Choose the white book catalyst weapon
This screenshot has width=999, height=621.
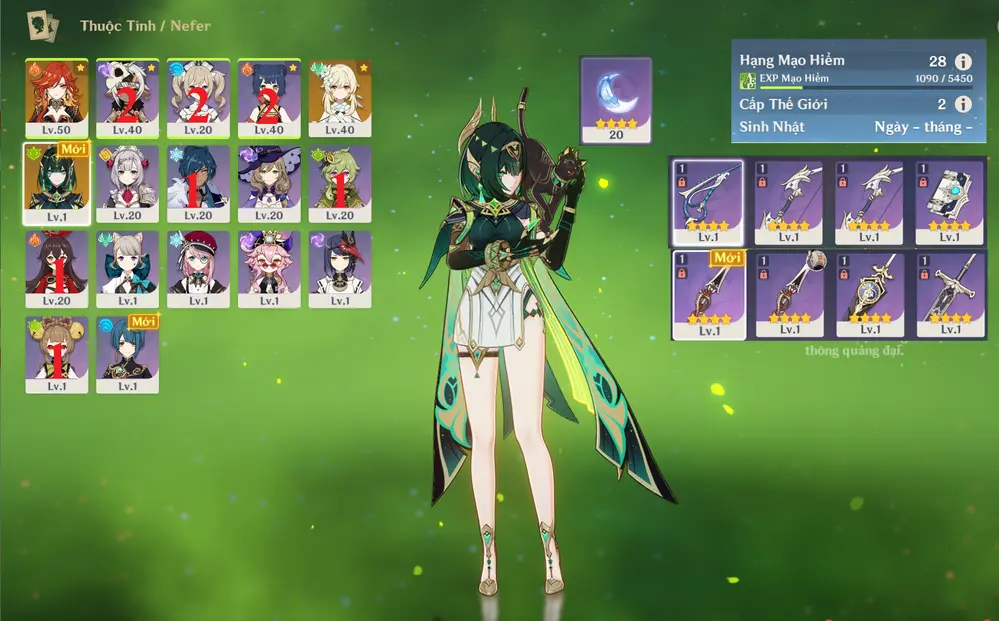click(950, 202)
